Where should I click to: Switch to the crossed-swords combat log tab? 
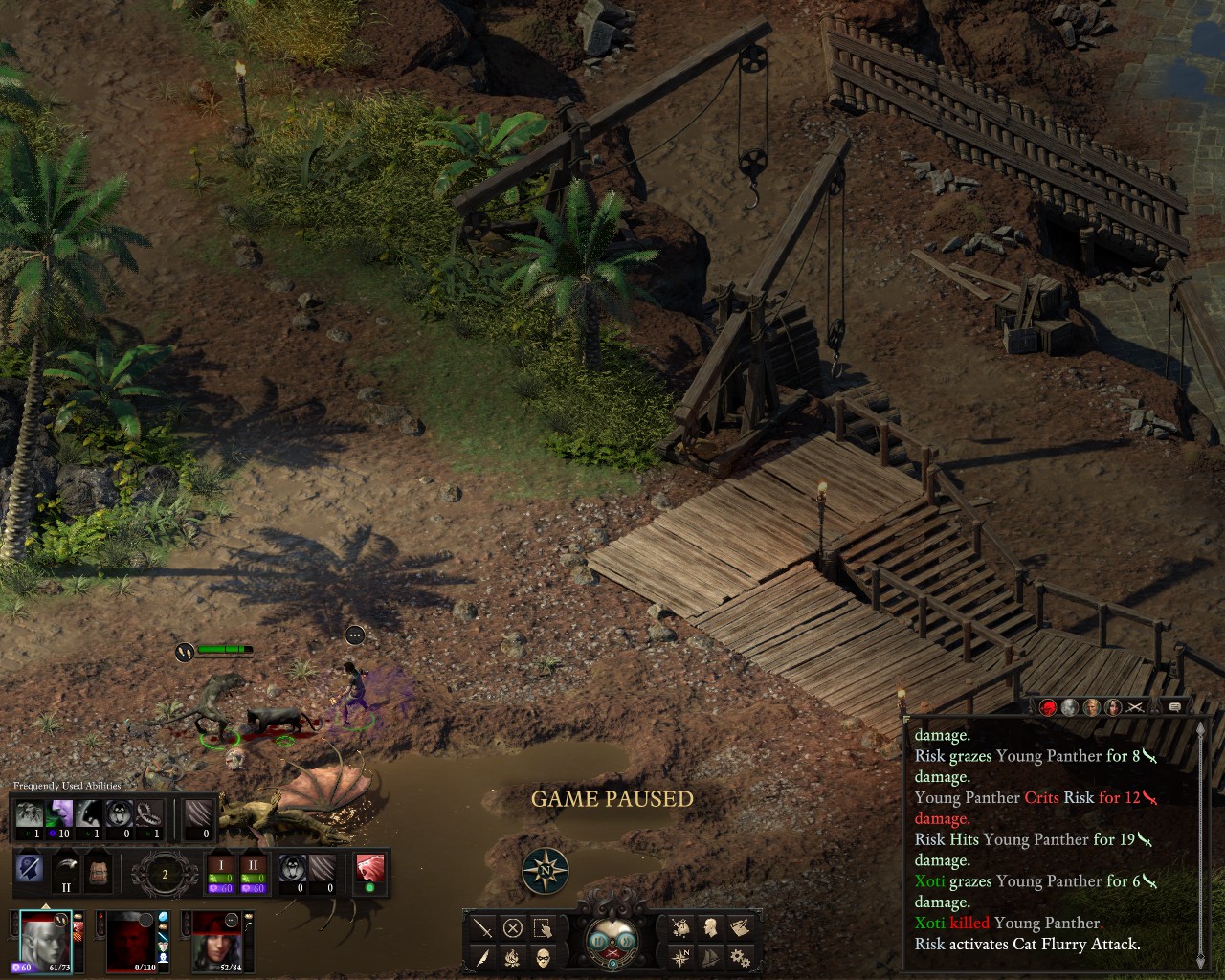click(x=1135, y=707)
